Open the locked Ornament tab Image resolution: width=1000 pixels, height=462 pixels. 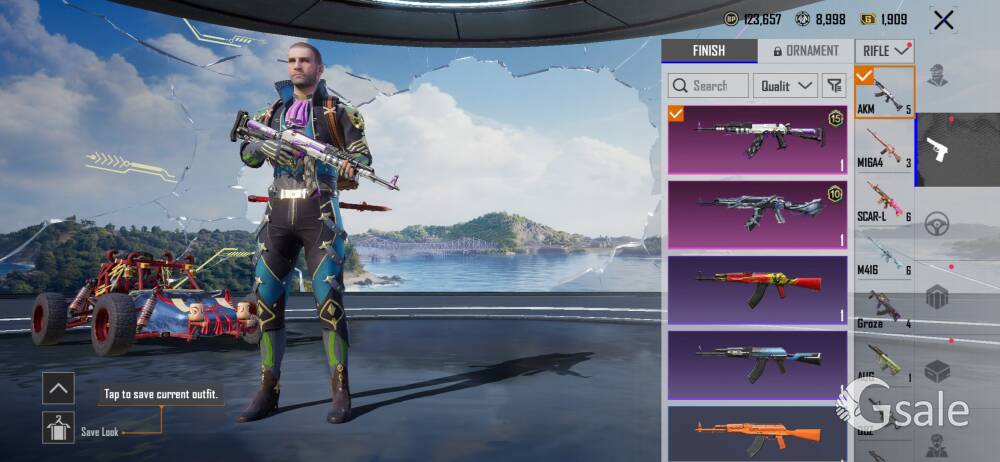[805, 51]
